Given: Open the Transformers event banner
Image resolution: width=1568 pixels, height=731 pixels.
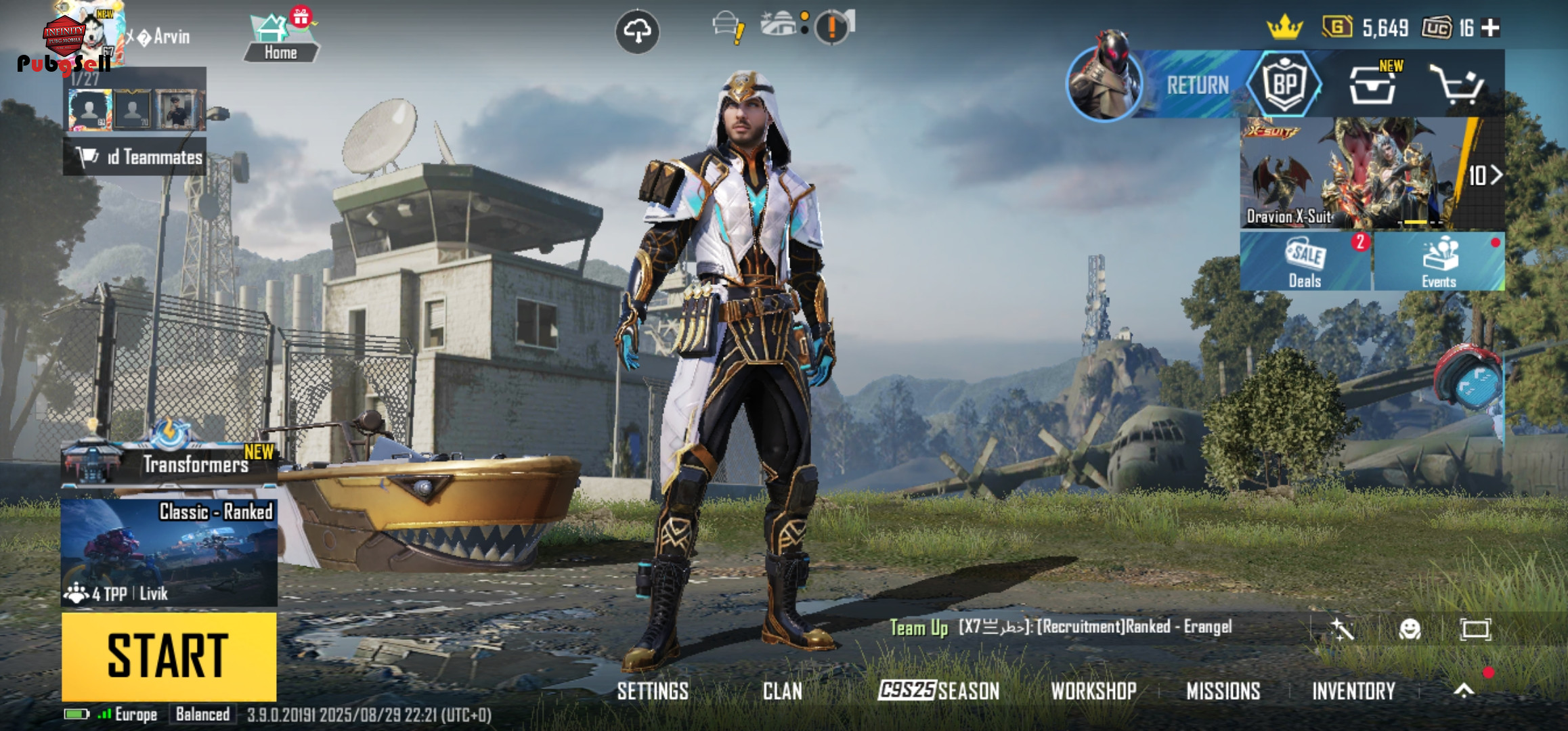Looking at the screenshot, I should (x=169, y=462).
